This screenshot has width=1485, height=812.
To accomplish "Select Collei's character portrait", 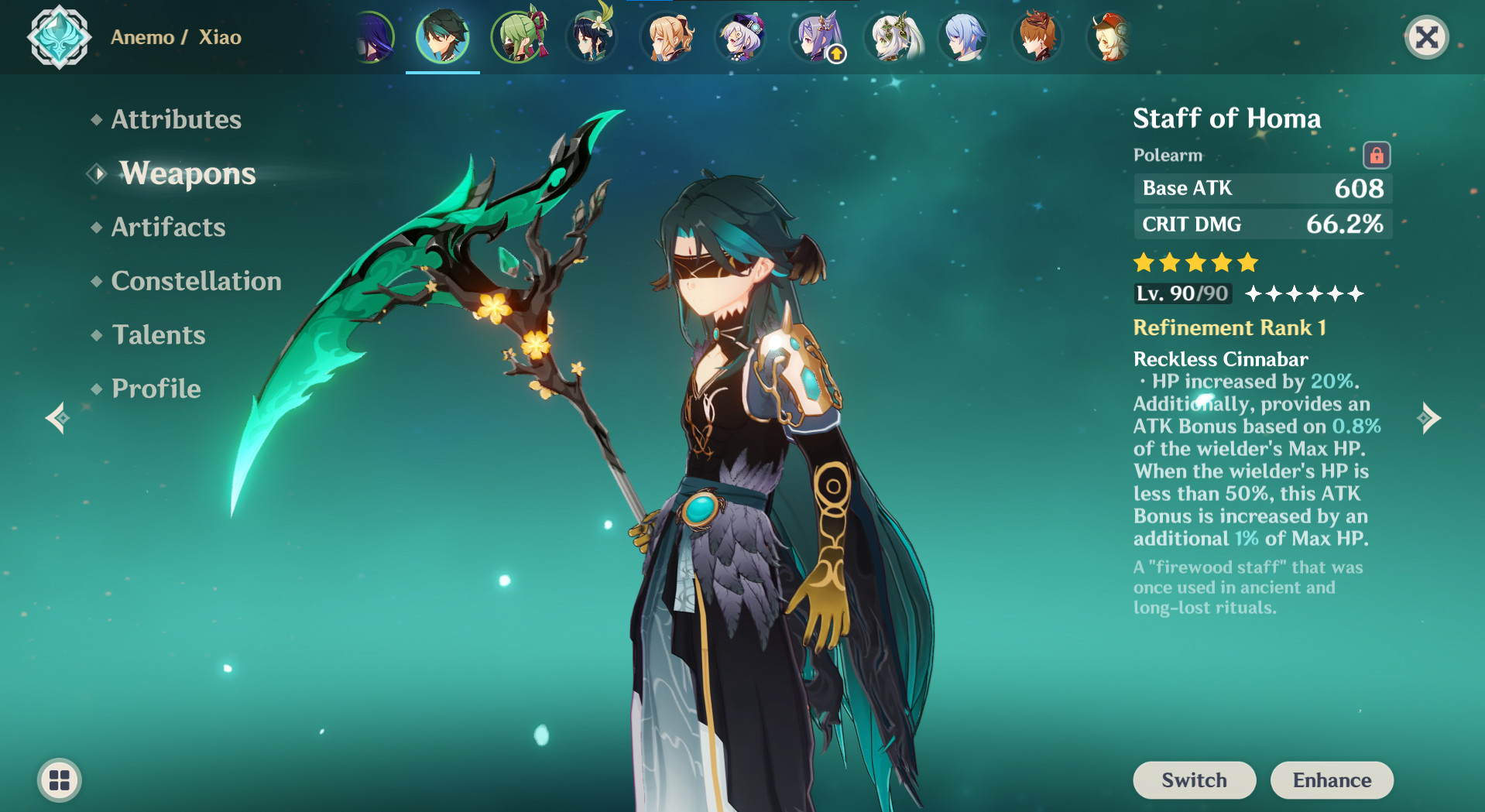I will (517, 36).
